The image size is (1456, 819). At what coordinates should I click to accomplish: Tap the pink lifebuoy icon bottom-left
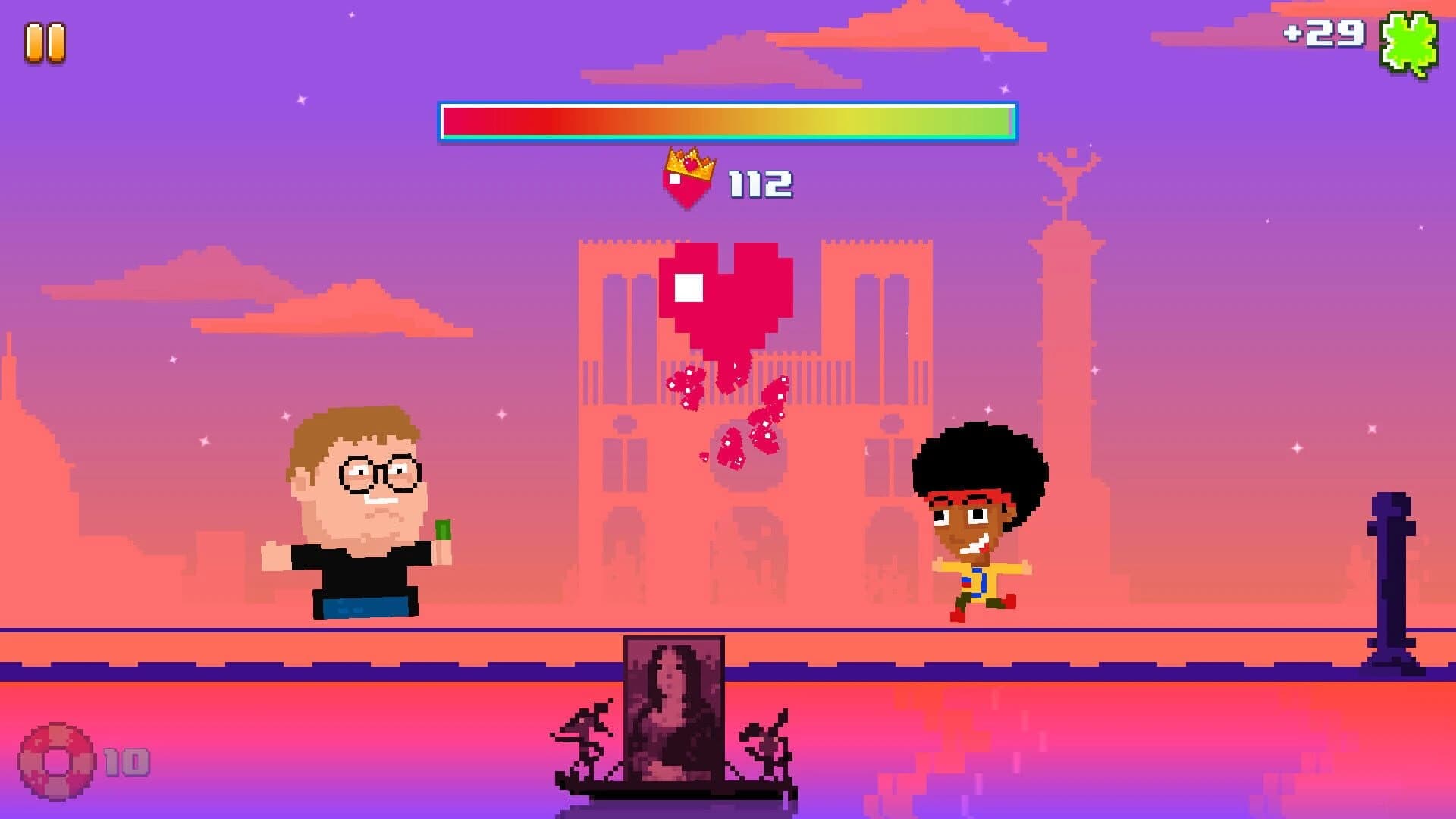click(x=57, y=761)
